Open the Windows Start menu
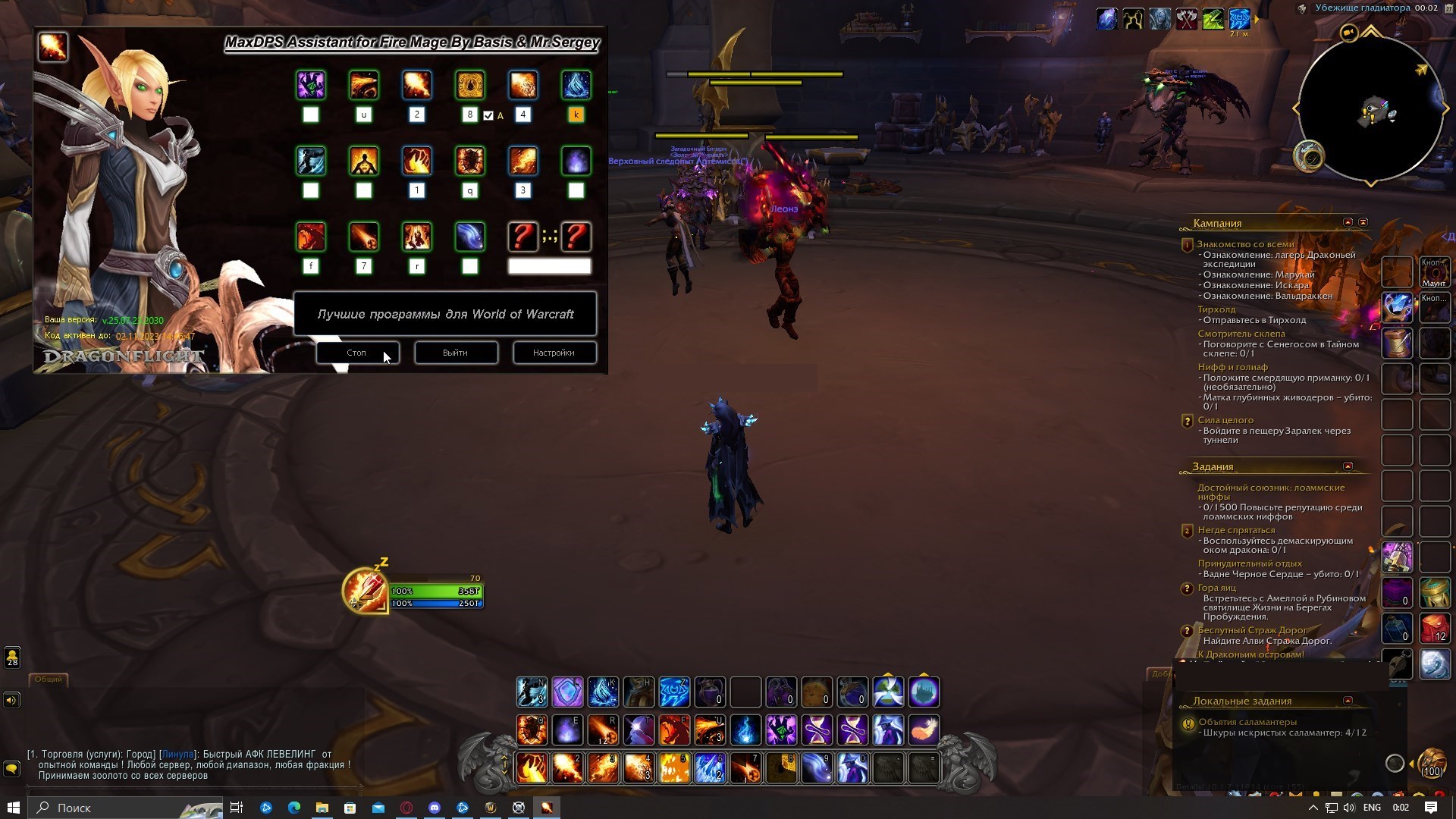The image size is (1456, 819). point(13,808)
